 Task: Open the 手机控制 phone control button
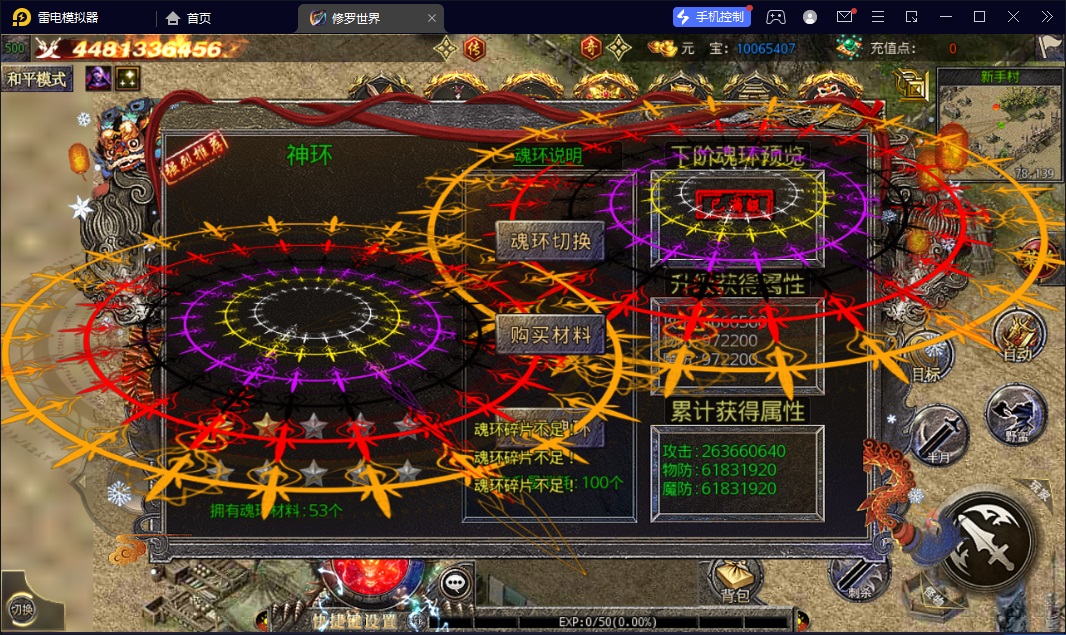tap(709, 17)
